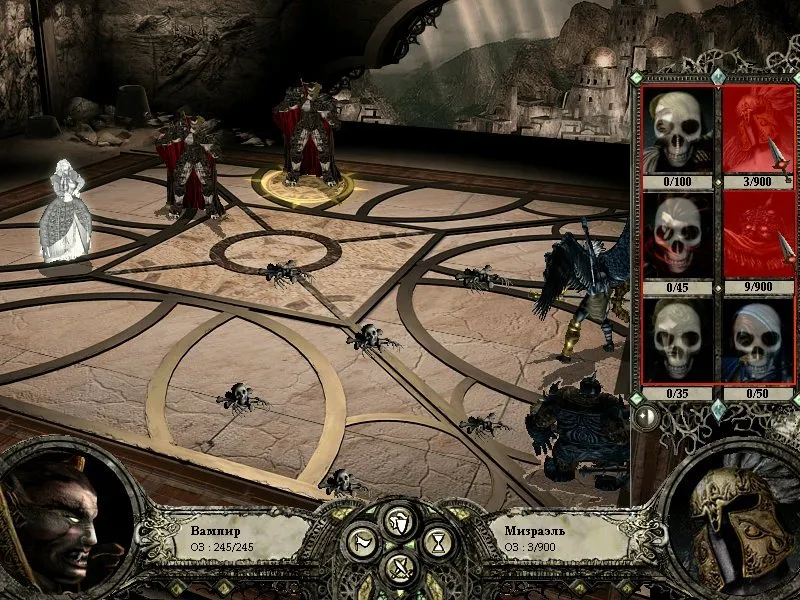Viewport: 800px width, 600px height.
Task: Activate auto-battle with the crossed swords button
Action: pos(400,570)
